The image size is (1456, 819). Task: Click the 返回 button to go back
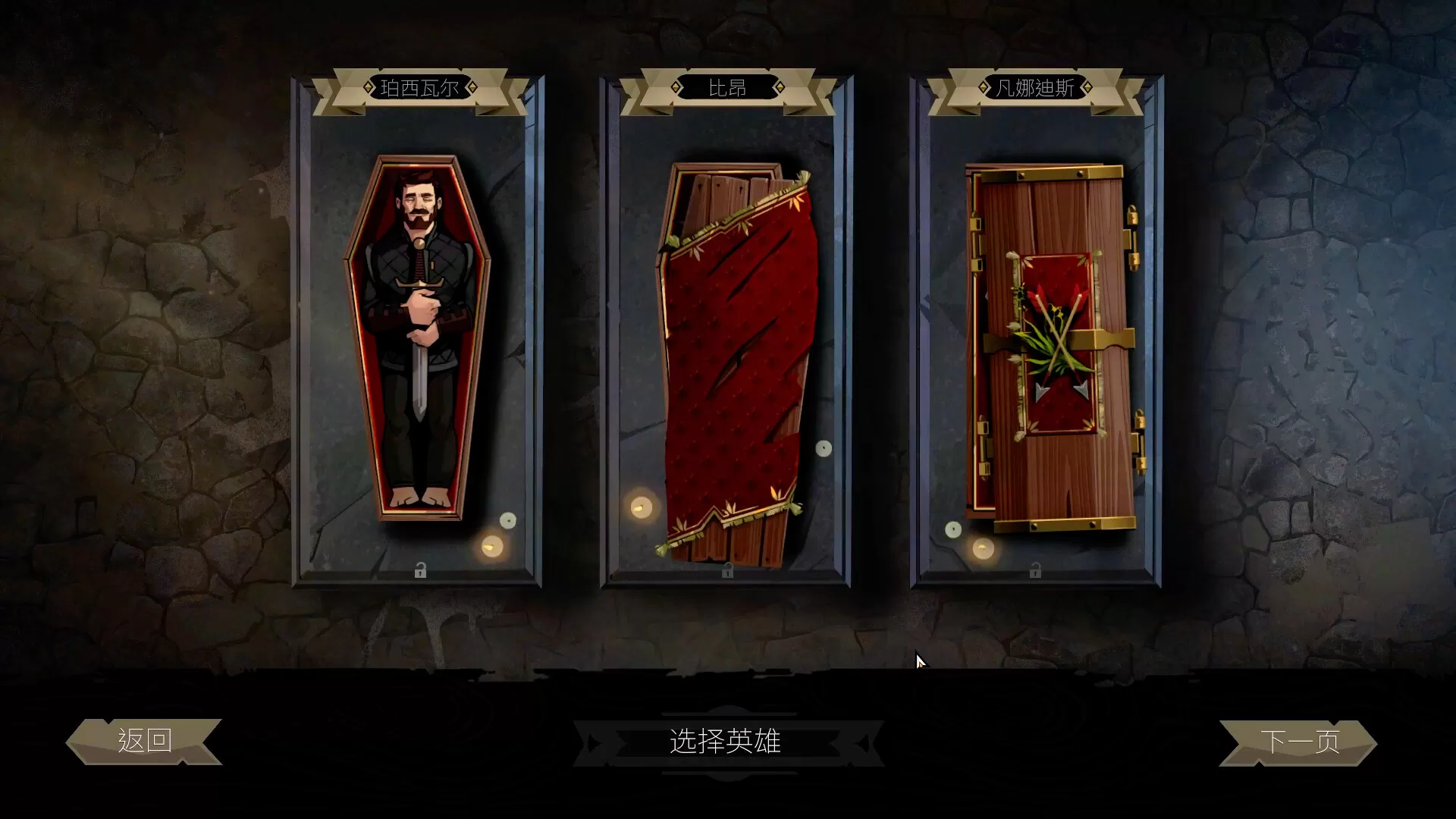click(144, 739)
